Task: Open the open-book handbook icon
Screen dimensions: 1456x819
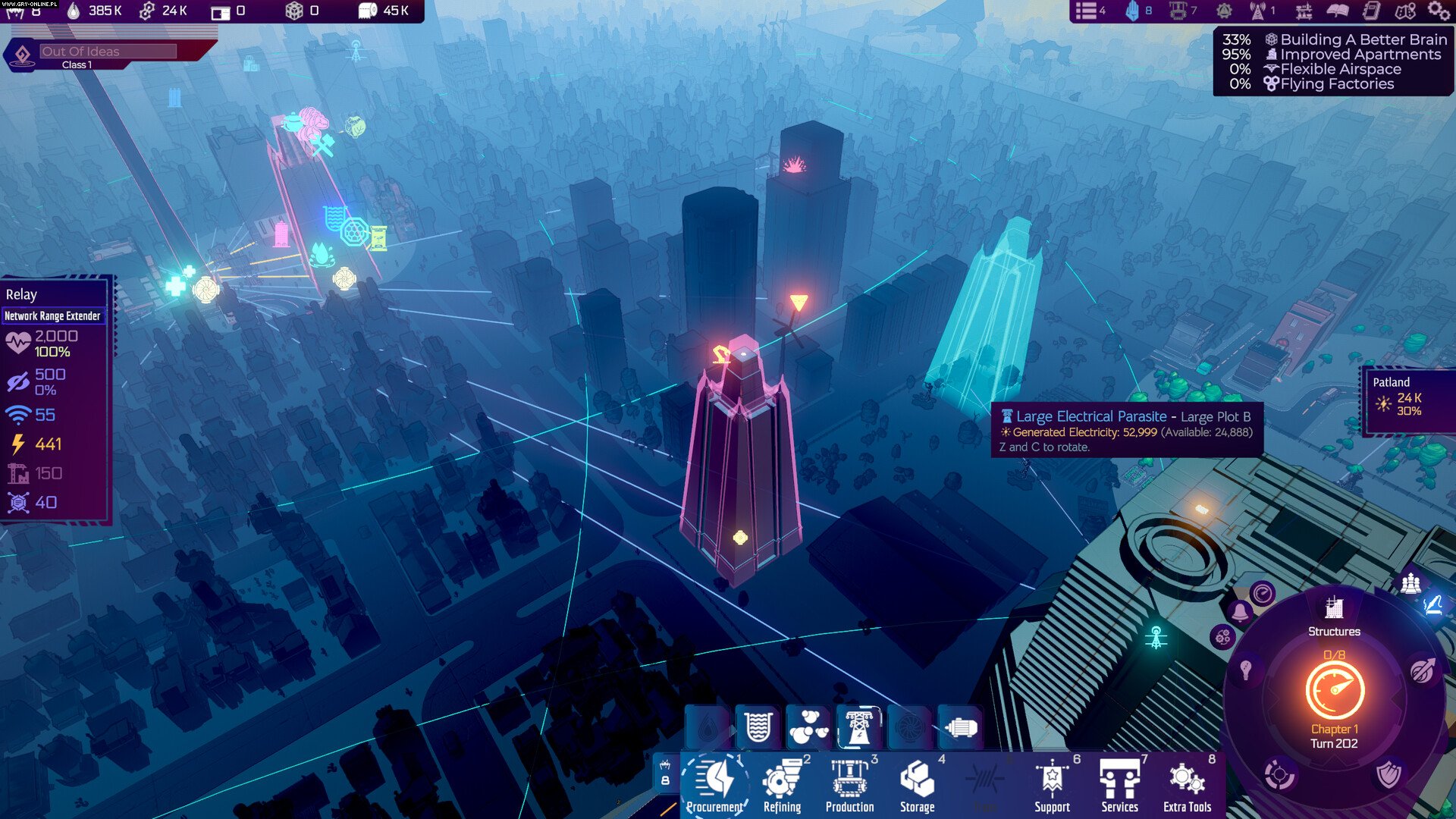Action: (1338, 11)
